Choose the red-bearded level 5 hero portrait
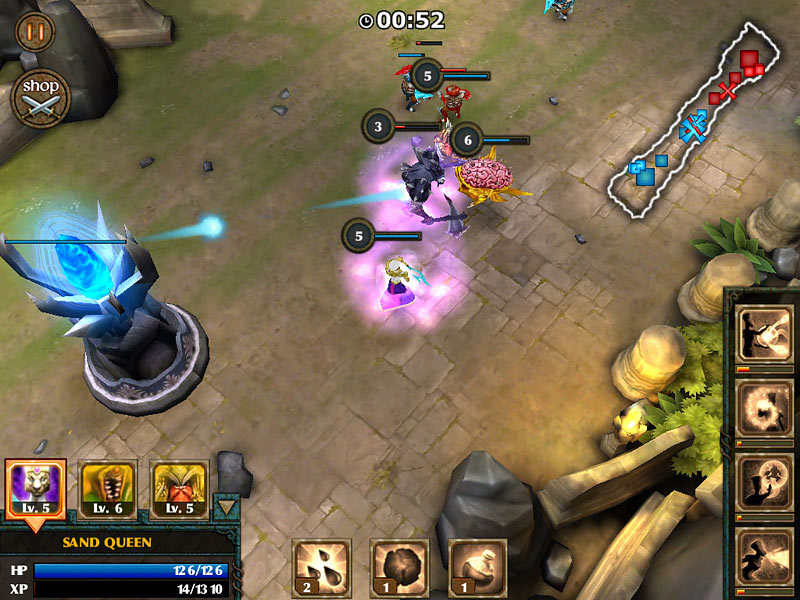 tap(180, 489)
